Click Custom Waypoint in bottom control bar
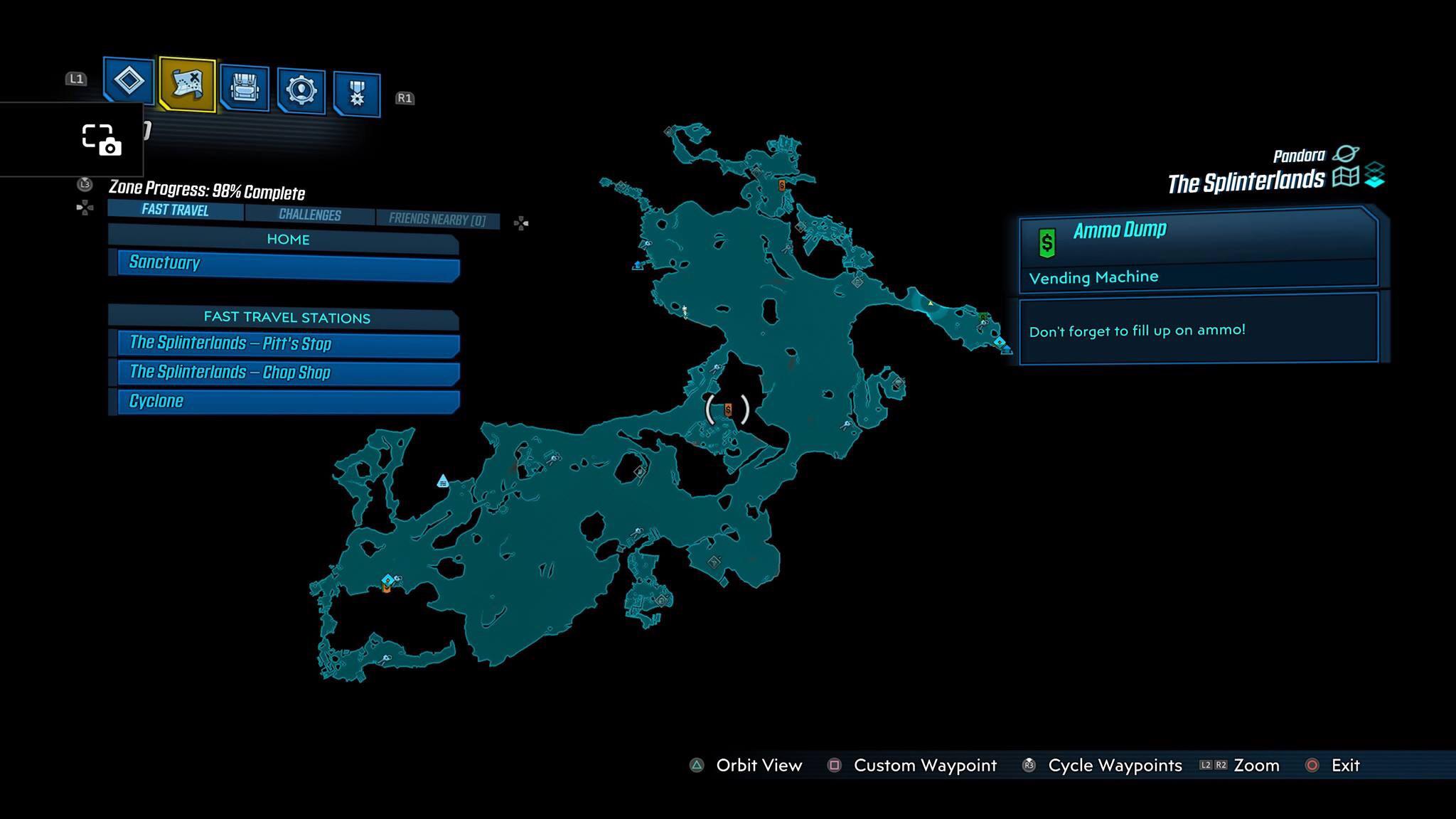This screenshot has height=819, width=1456. tap(924, 766)
